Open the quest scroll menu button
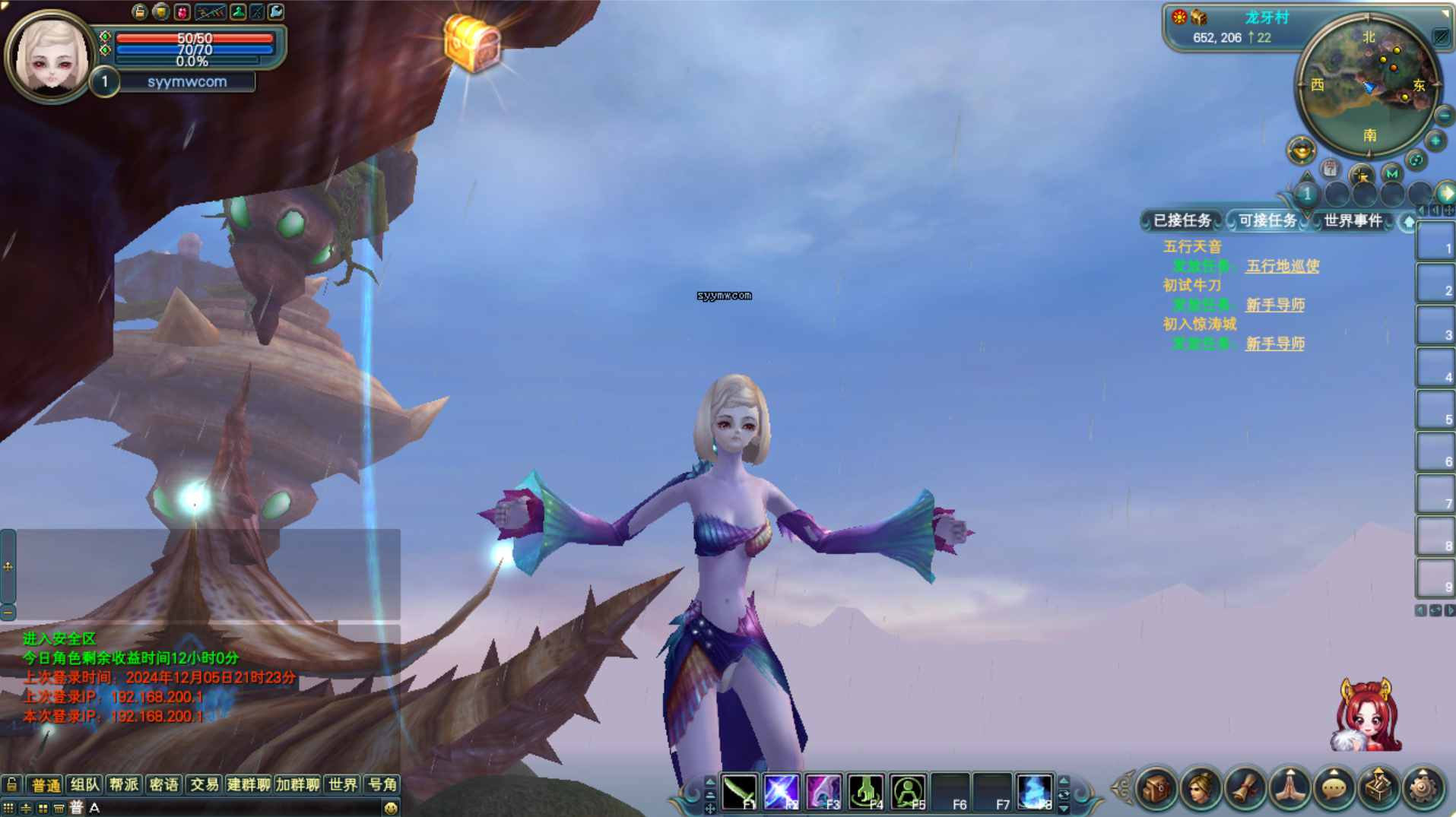 point(1245,788)
